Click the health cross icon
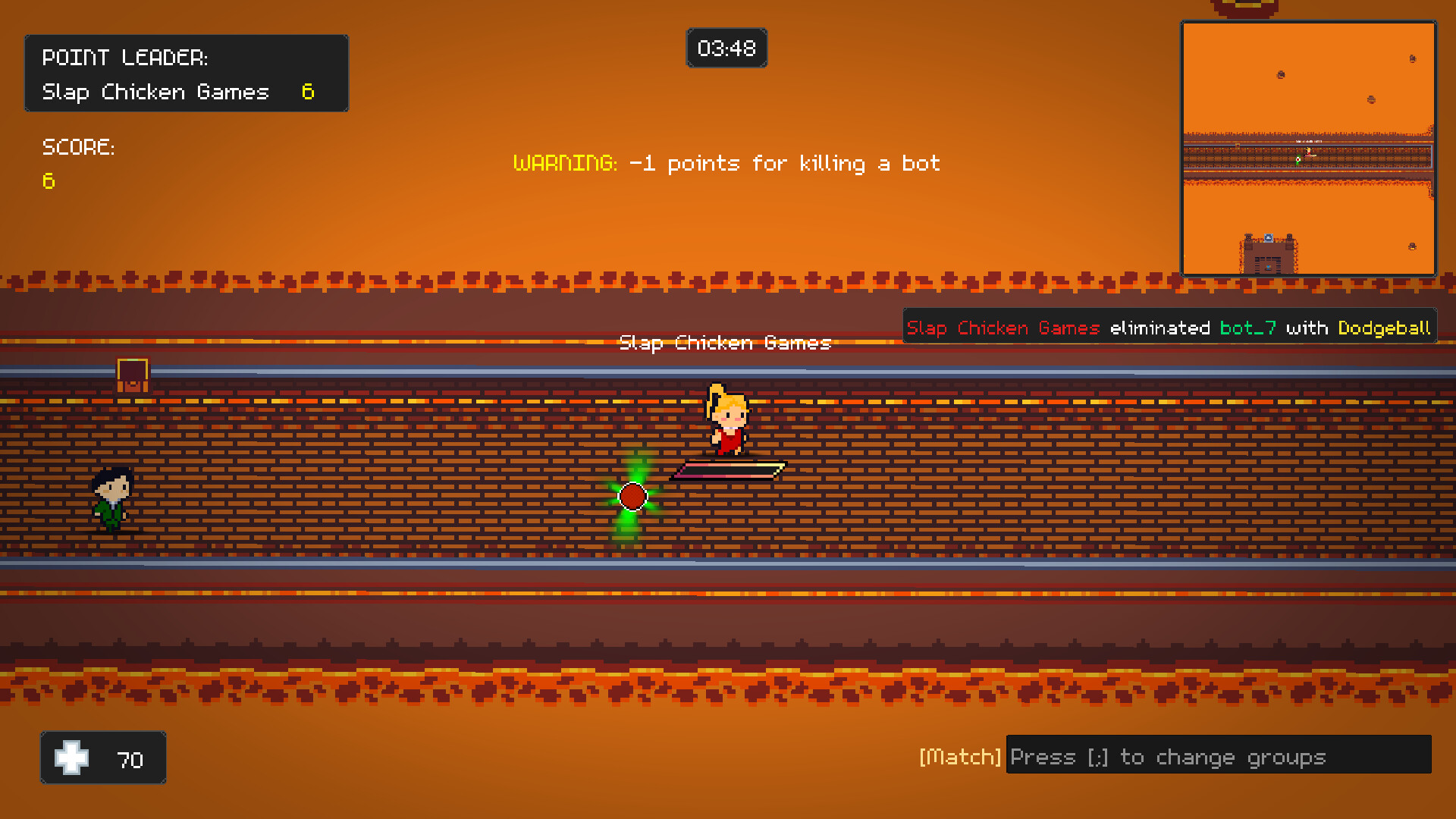 73,758
